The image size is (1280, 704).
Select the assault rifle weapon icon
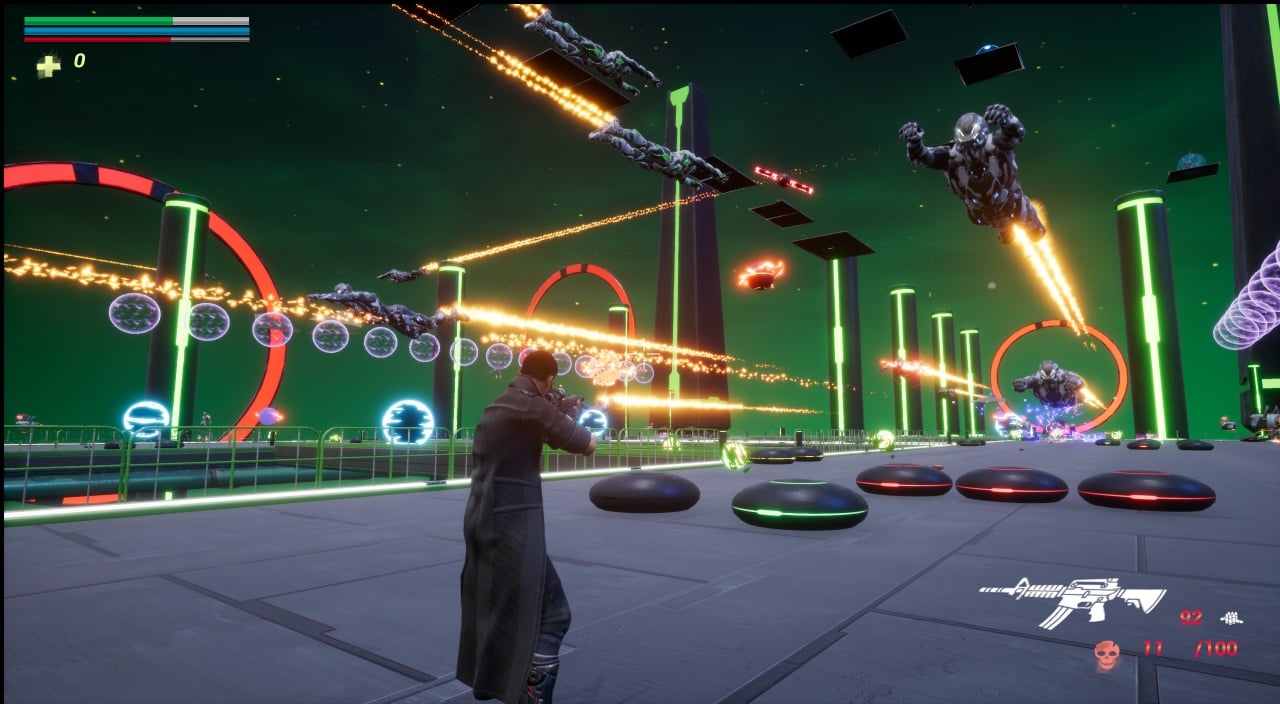pyautogui.click(x=1071, y=600)
